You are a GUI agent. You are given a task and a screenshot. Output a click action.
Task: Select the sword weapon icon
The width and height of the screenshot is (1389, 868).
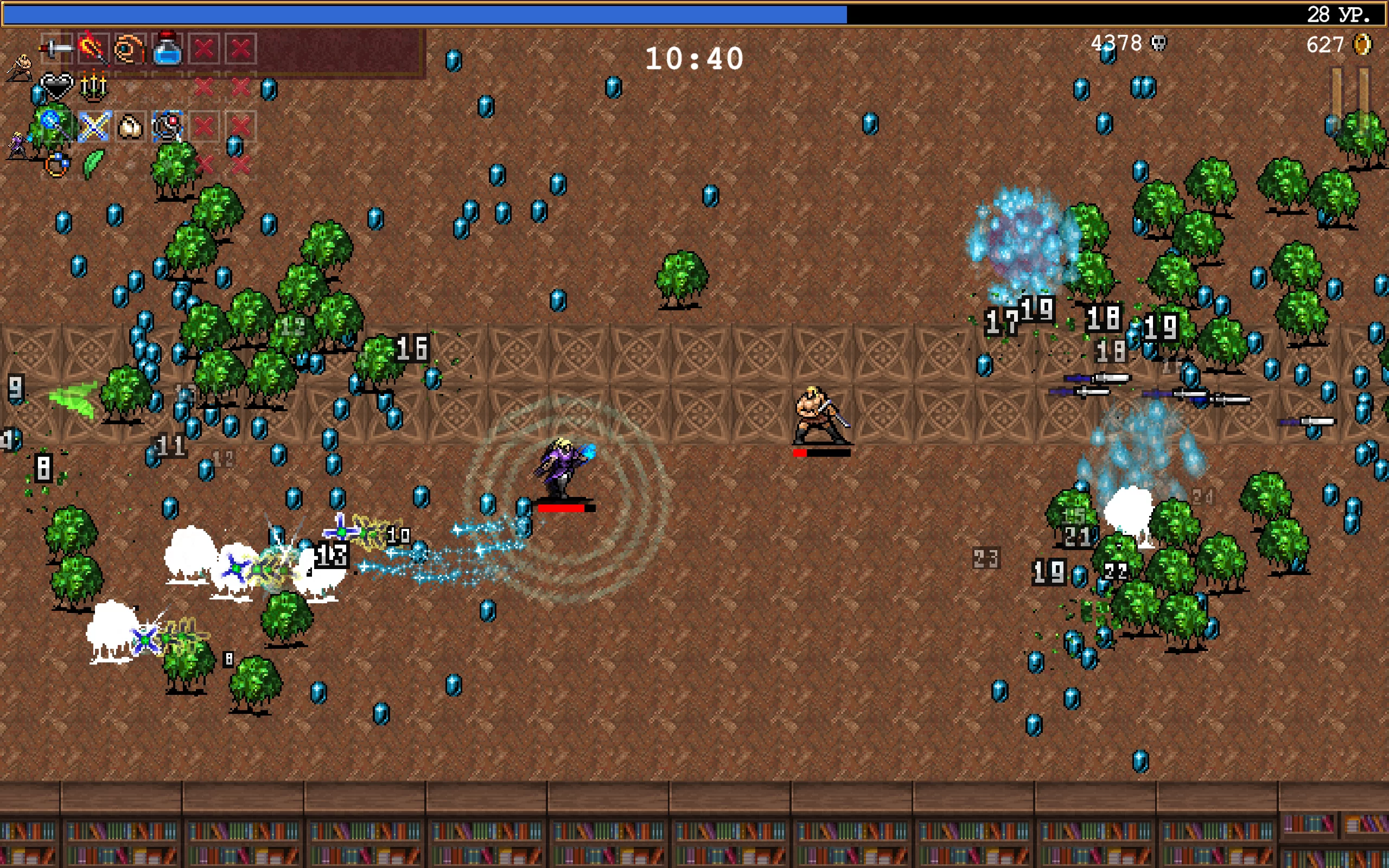(56, 49)
